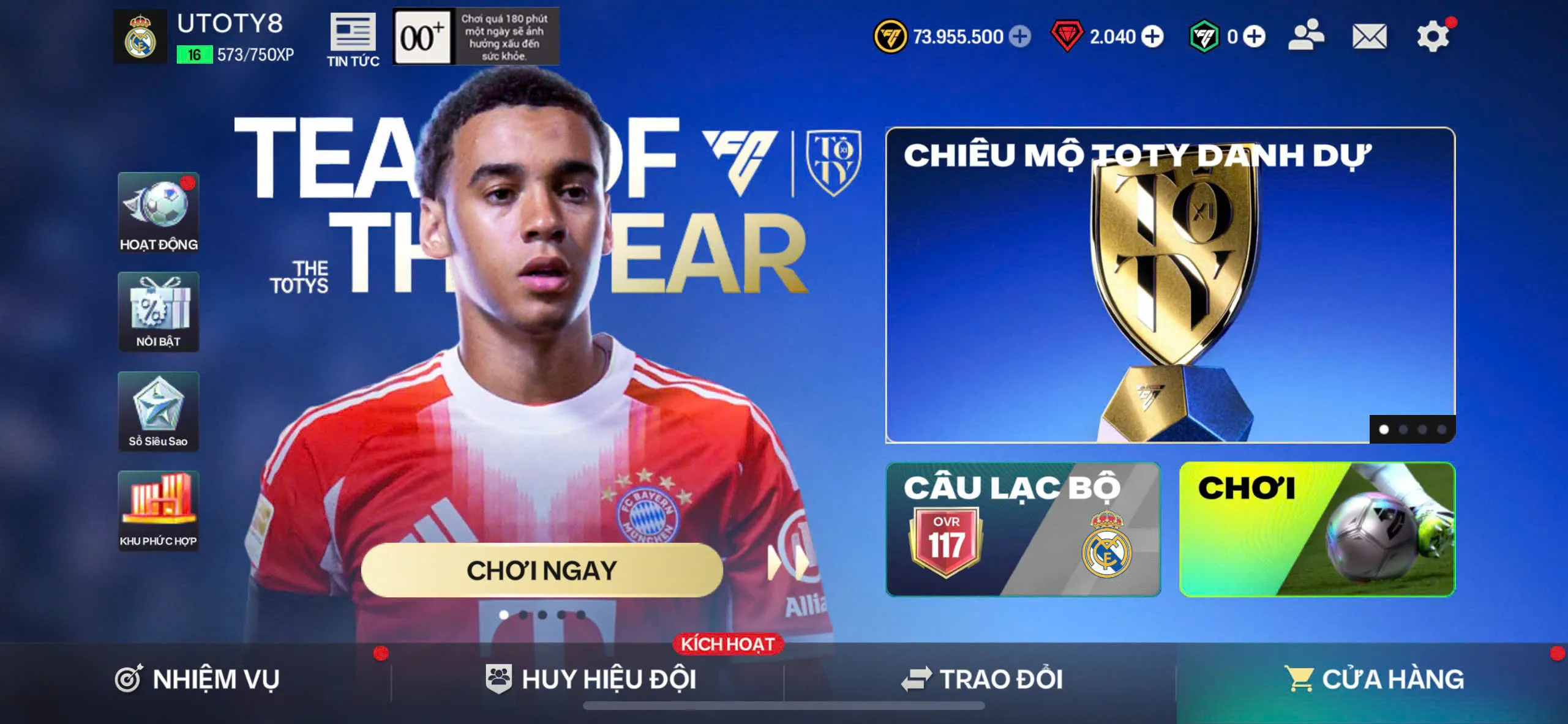Open the Hoạt Động events menu

point(159,212)
